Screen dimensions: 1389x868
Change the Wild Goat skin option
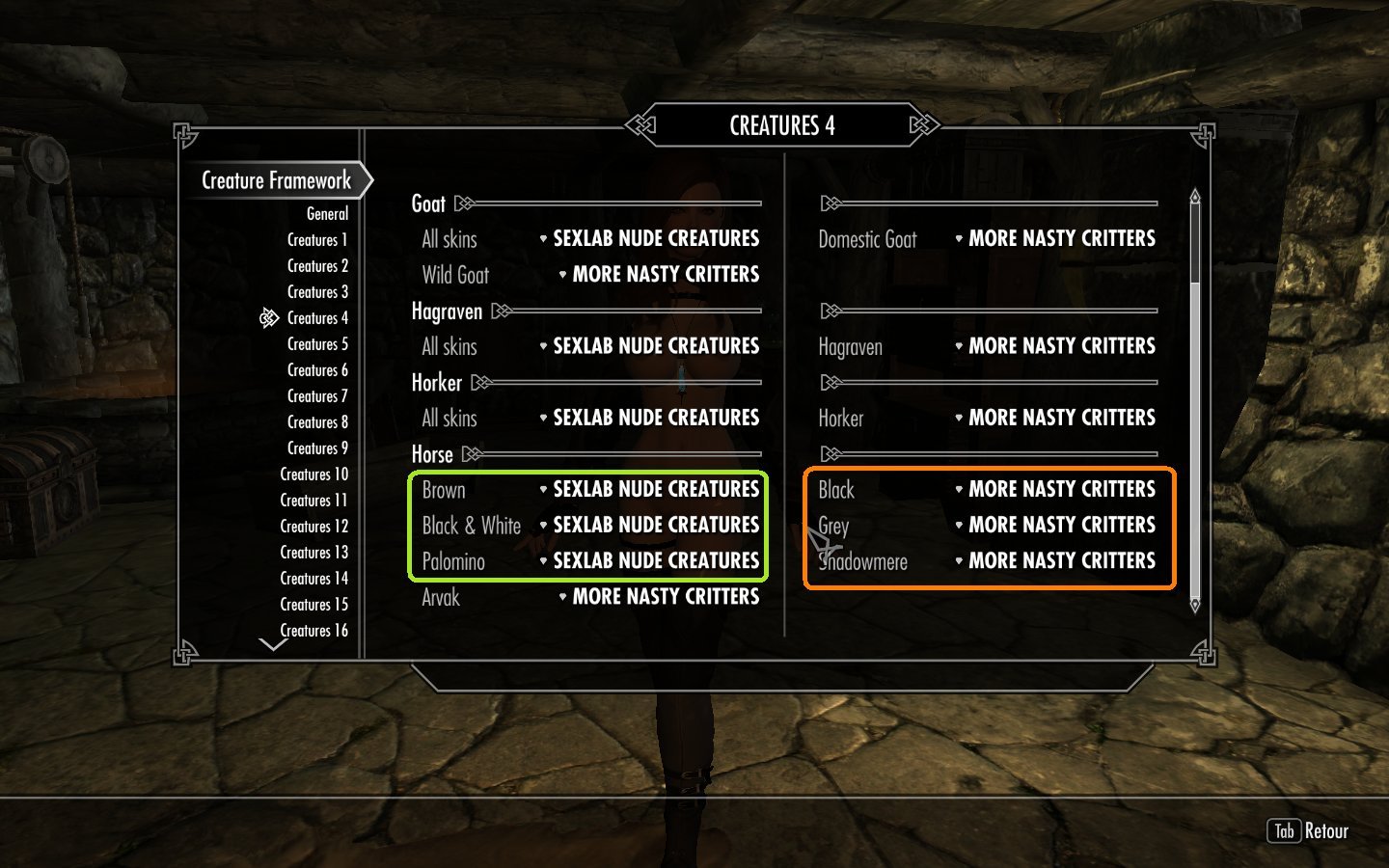pos(665,275)
